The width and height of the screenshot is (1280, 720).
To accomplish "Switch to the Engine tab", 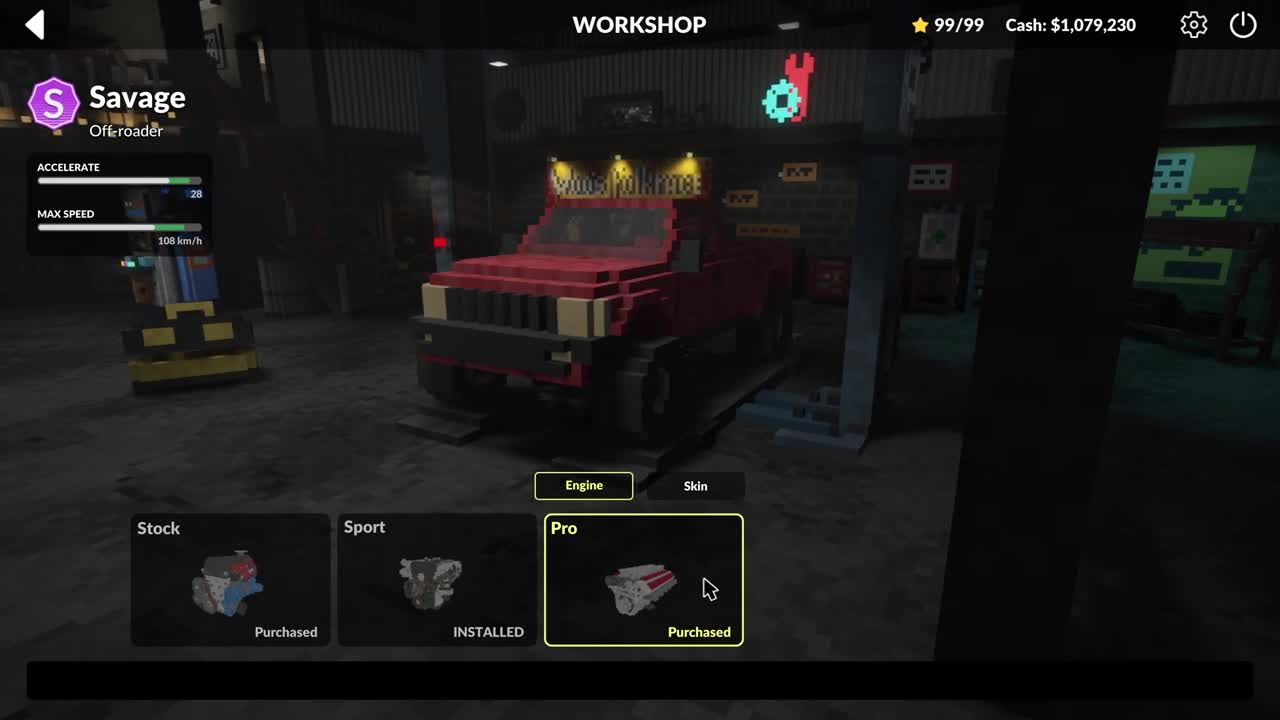I will [584, 486].
